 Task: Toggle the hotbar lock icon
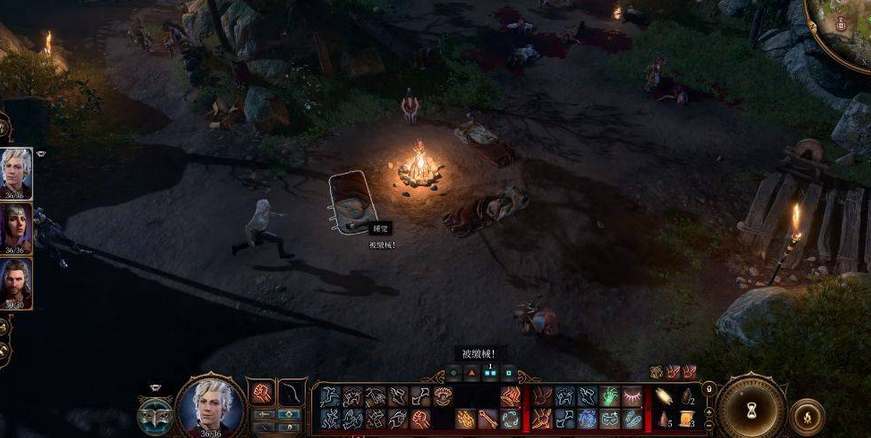(x=708, y=388)
